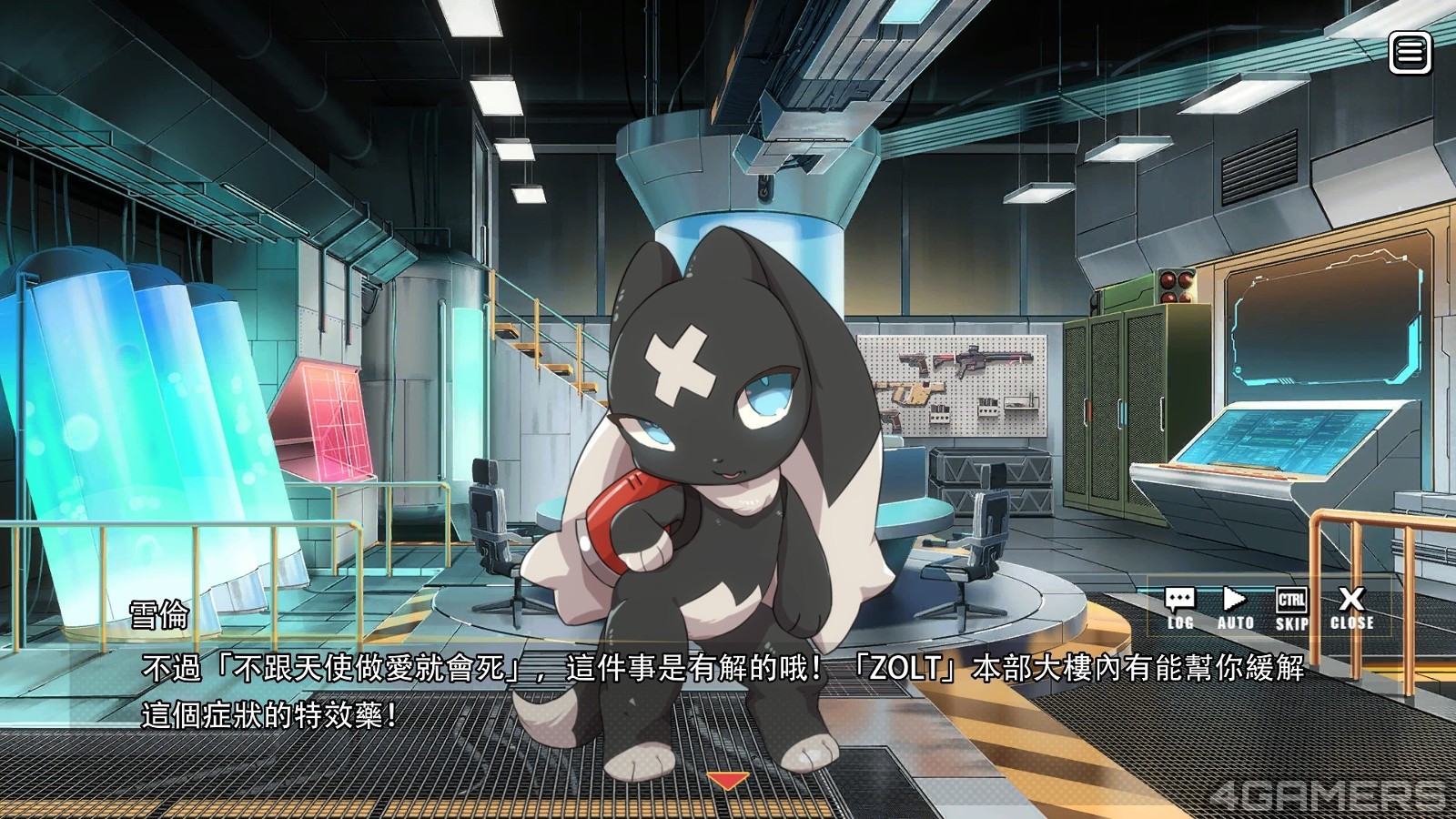The image size is (1456, 819).
Task: Enable AUTO dialogue playback
Action: [x=1235, y=608]
